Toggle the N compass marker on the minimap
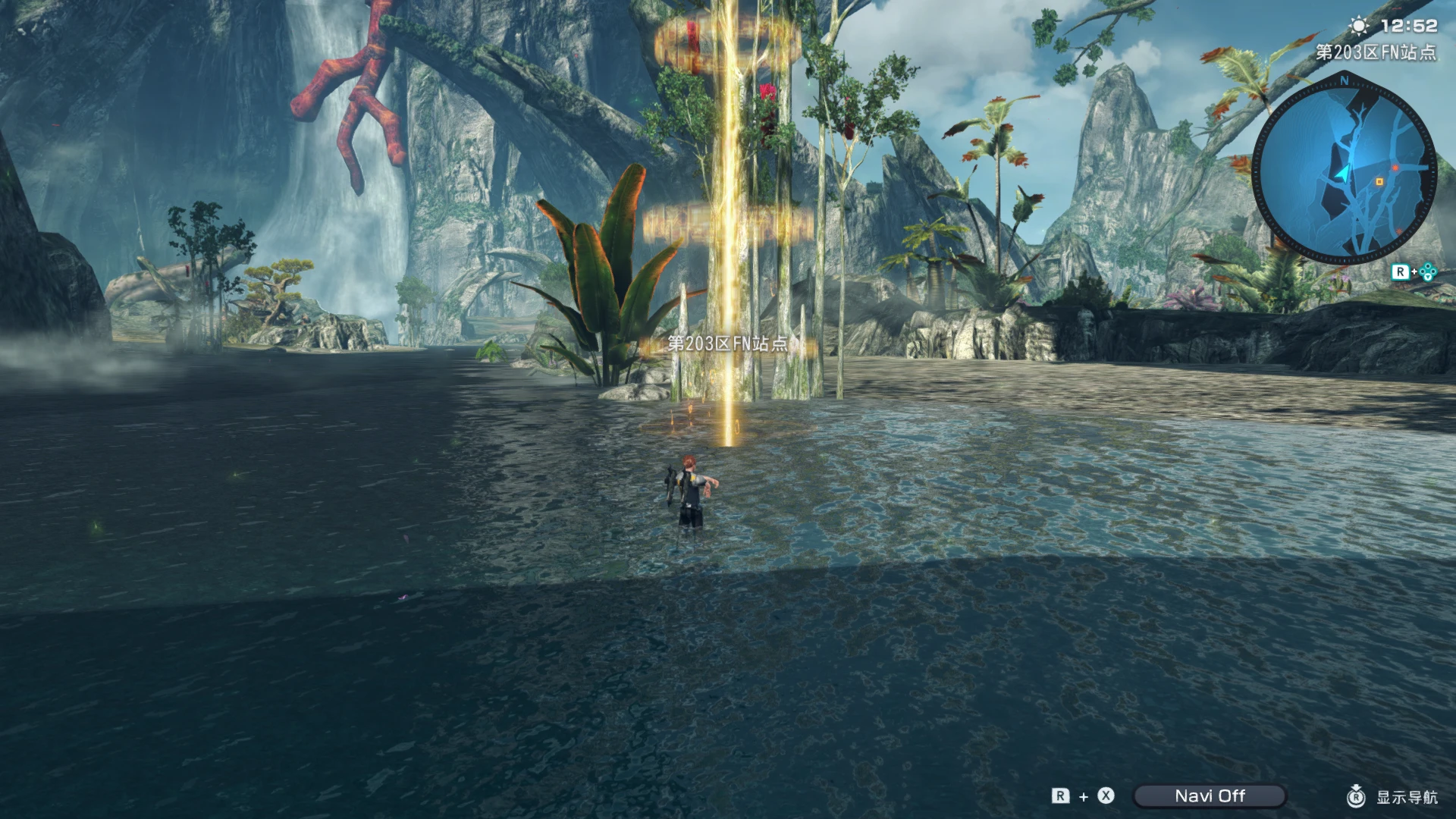1456x819 pixels. [x=1345, y=81]
